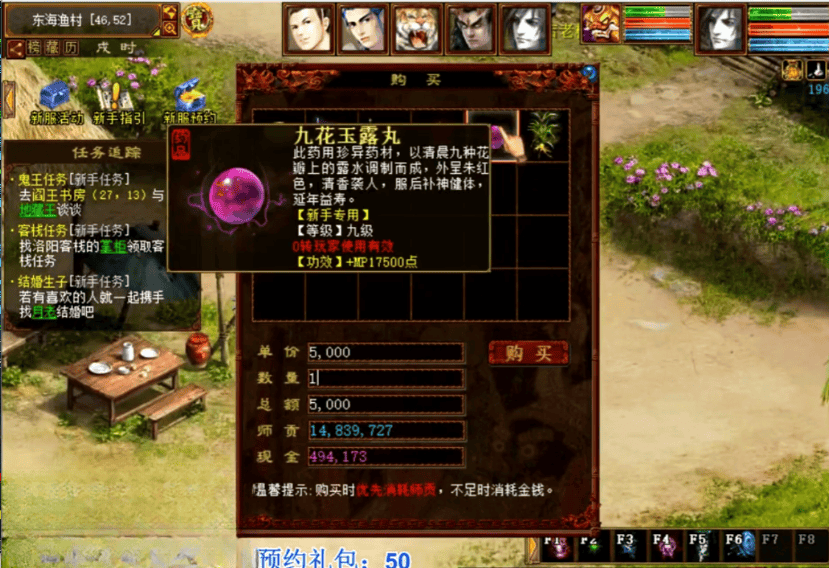Focus the 数量 quantity input field

tap(386, 378)
